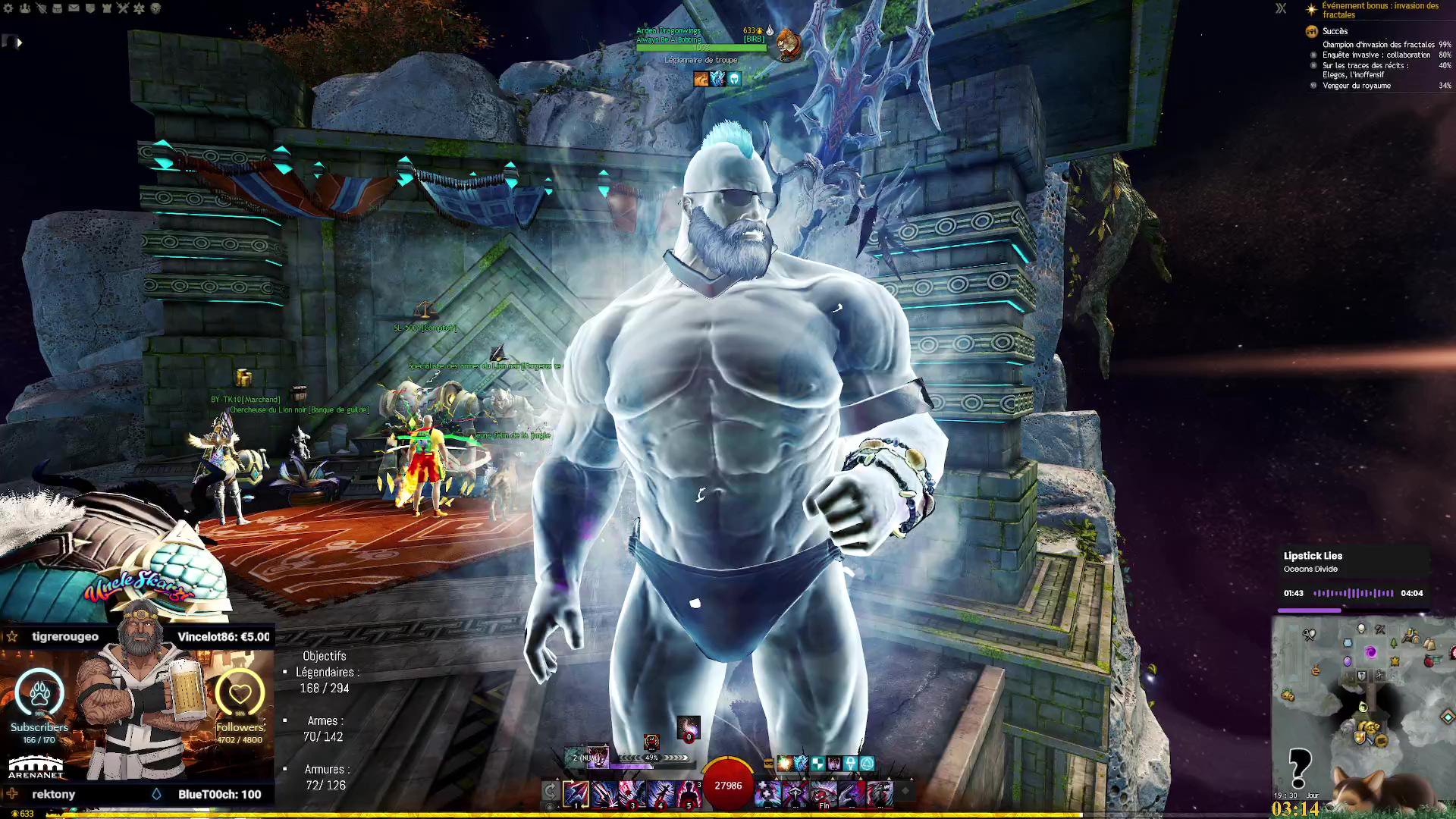Viewport: 1456px width, 819px height.
Task: Open the hero panel icon
Action: point(41,8)
